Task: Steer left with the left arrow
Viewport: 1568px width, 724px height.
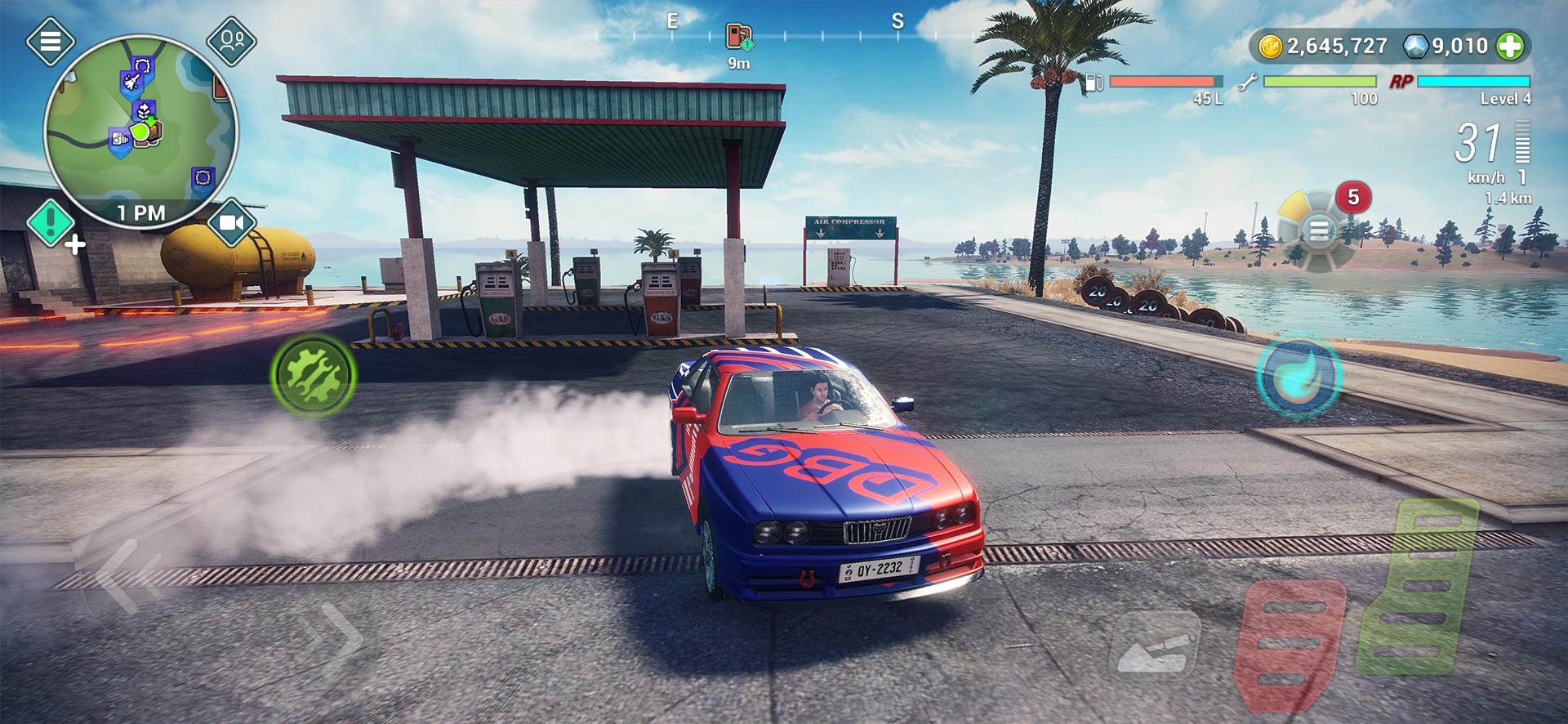Action: pyautogui.click(x=122, y=576)
